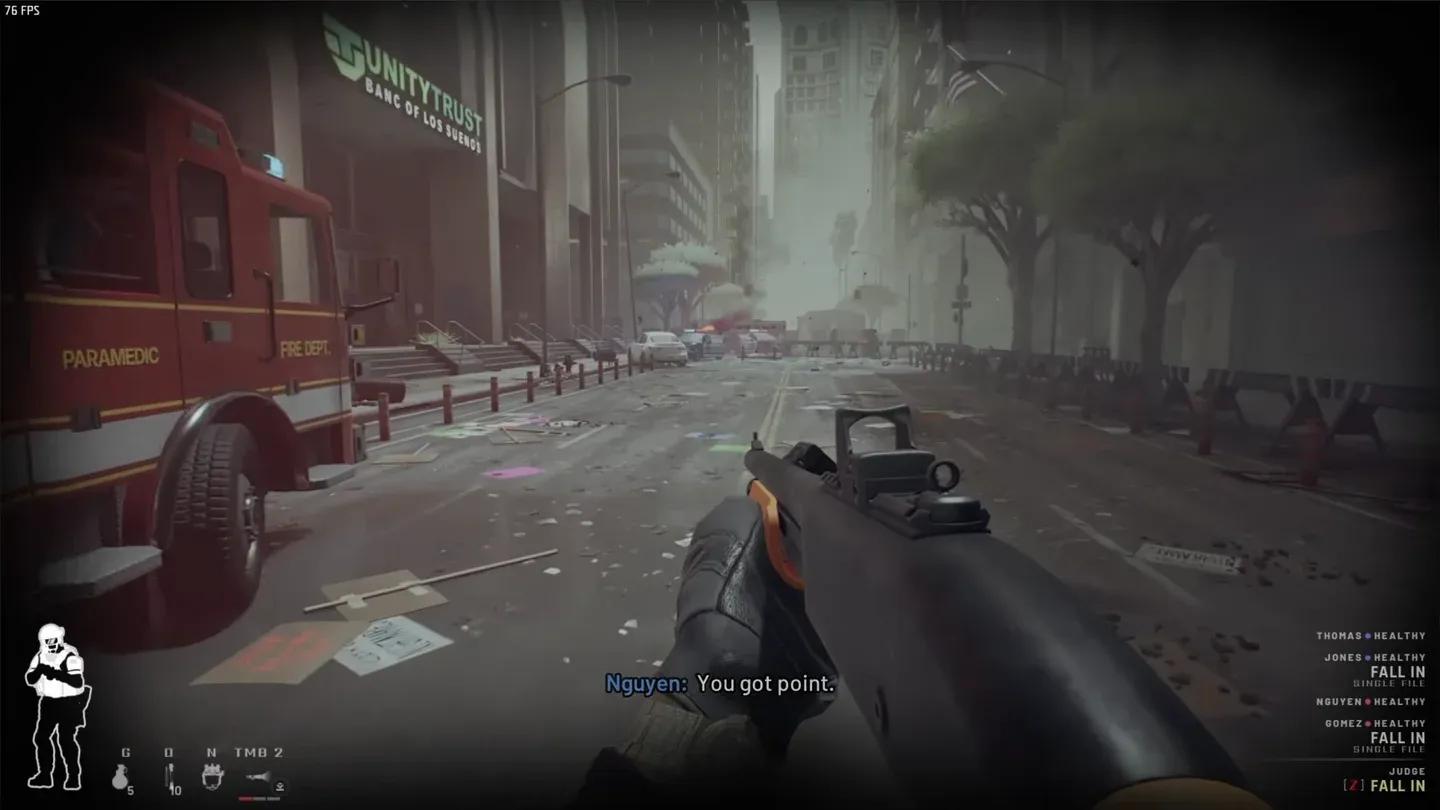Select the TMB 2 launcher icon
This screenshot has height=810, width=1440.
(x=257, y=777)
